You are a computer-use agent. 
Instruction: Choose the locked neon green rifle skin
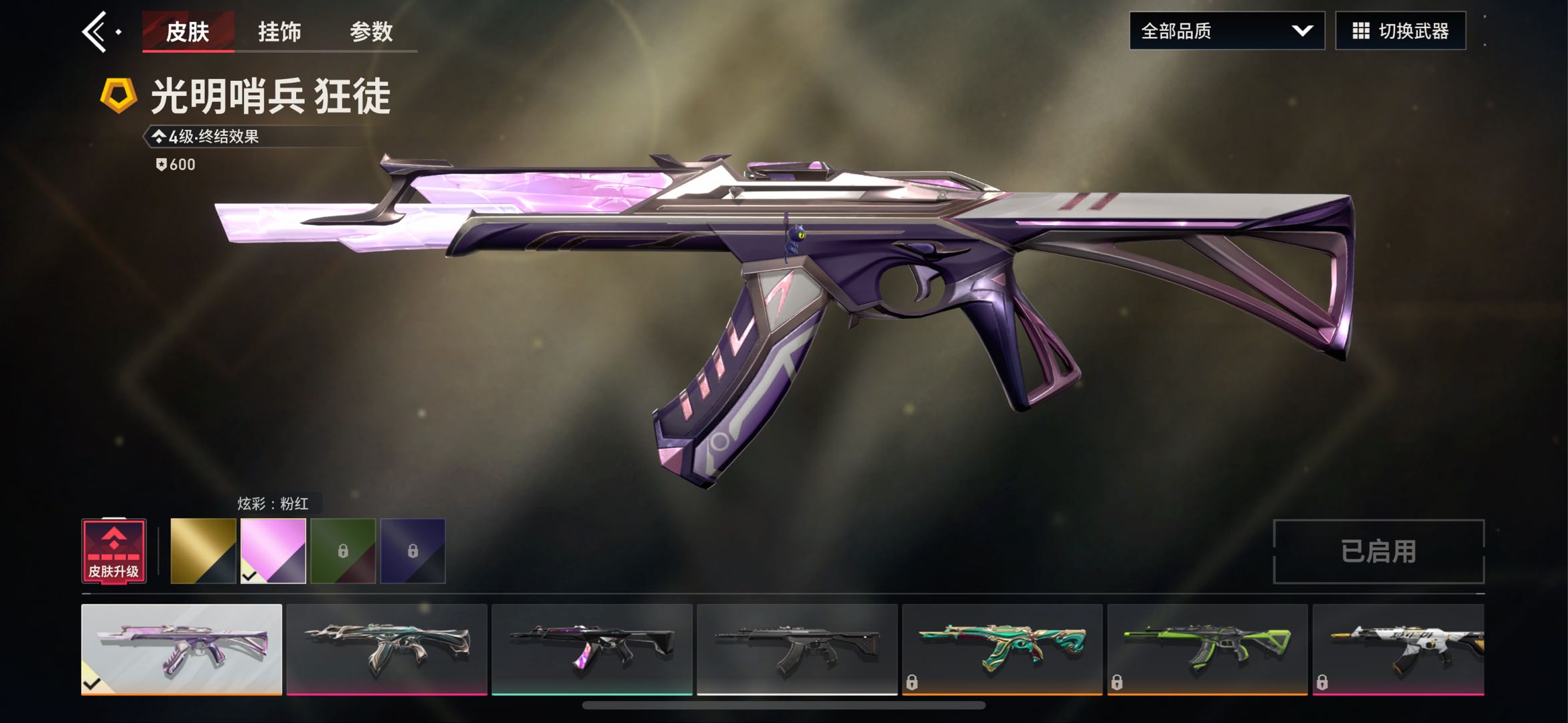[1207, 649]
